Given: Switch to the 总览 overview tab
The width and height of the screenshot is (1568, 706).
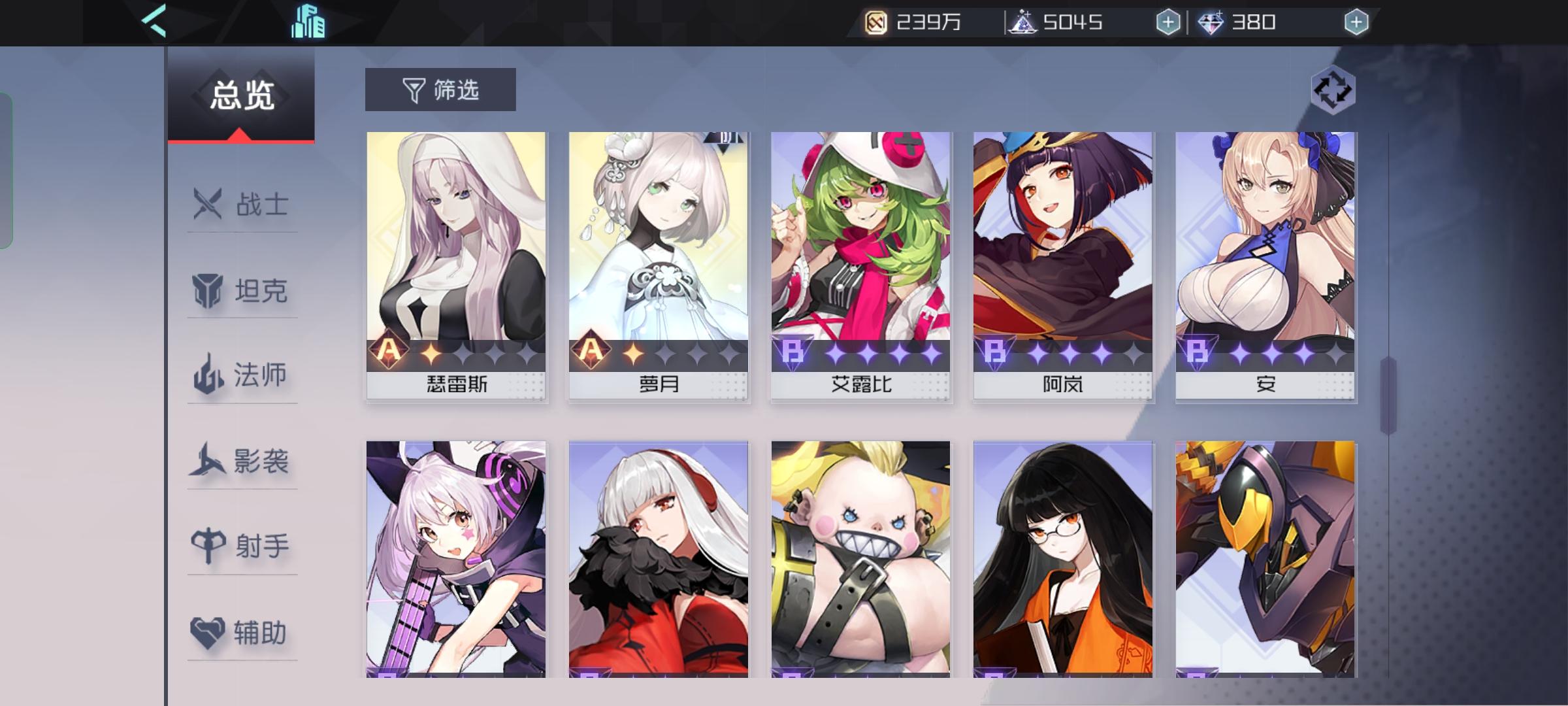Looking at the screenshot, I should 240,95.
